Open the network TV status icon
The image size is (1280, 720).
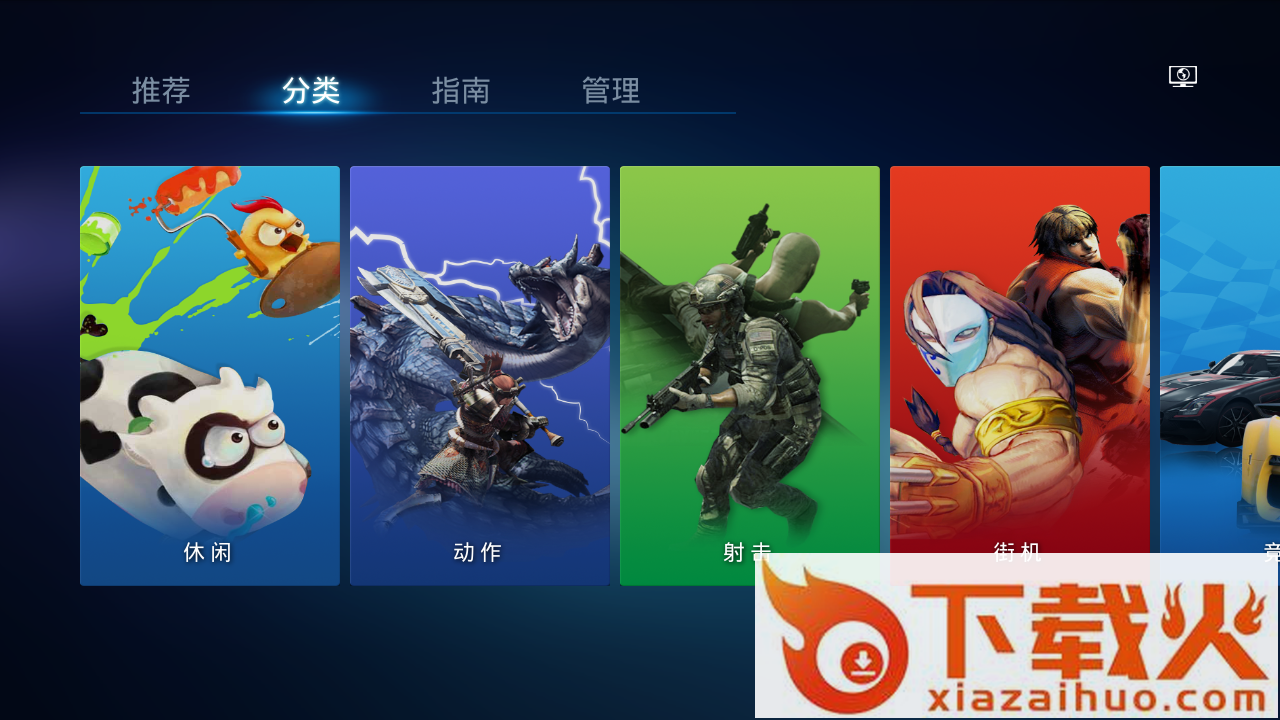(1182, 75)
